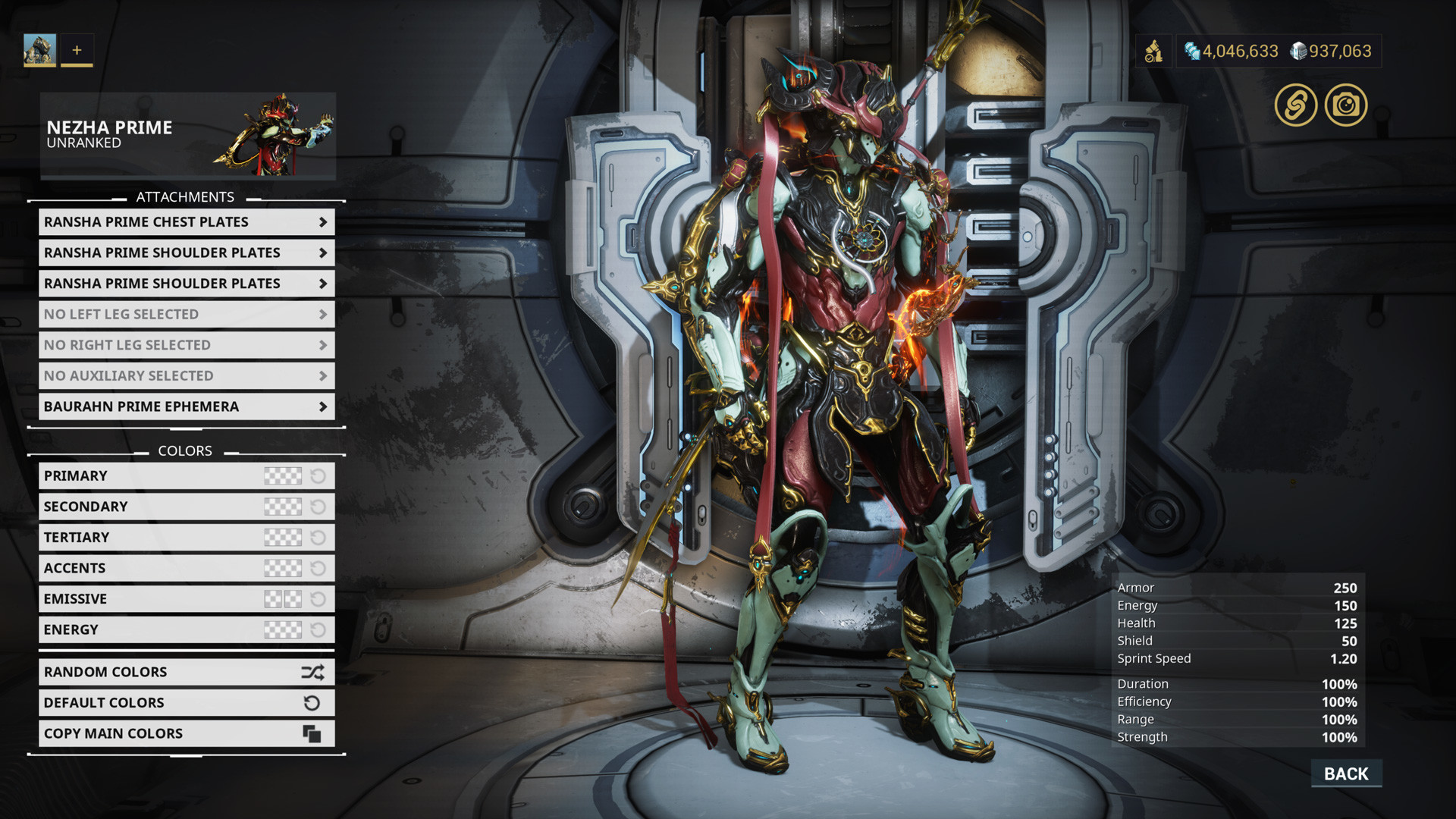Screen dimensions: 1456x819
Task: Click the Back button
Action: pos(1345,773)
